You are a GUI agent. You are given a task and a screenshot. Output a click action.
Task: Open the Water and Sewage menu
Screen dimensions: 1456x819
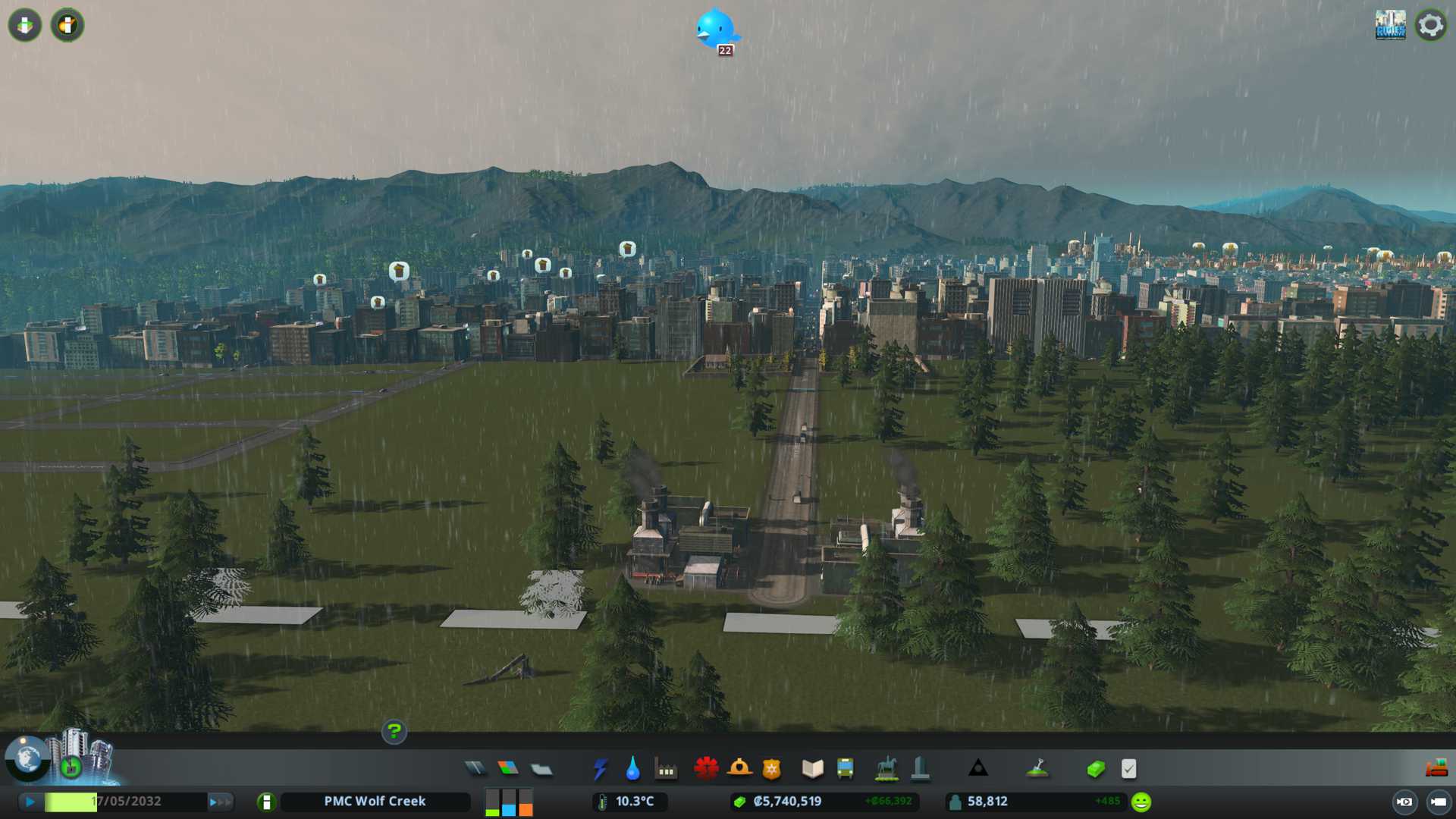pyautogui.click(x=632, y=769)
